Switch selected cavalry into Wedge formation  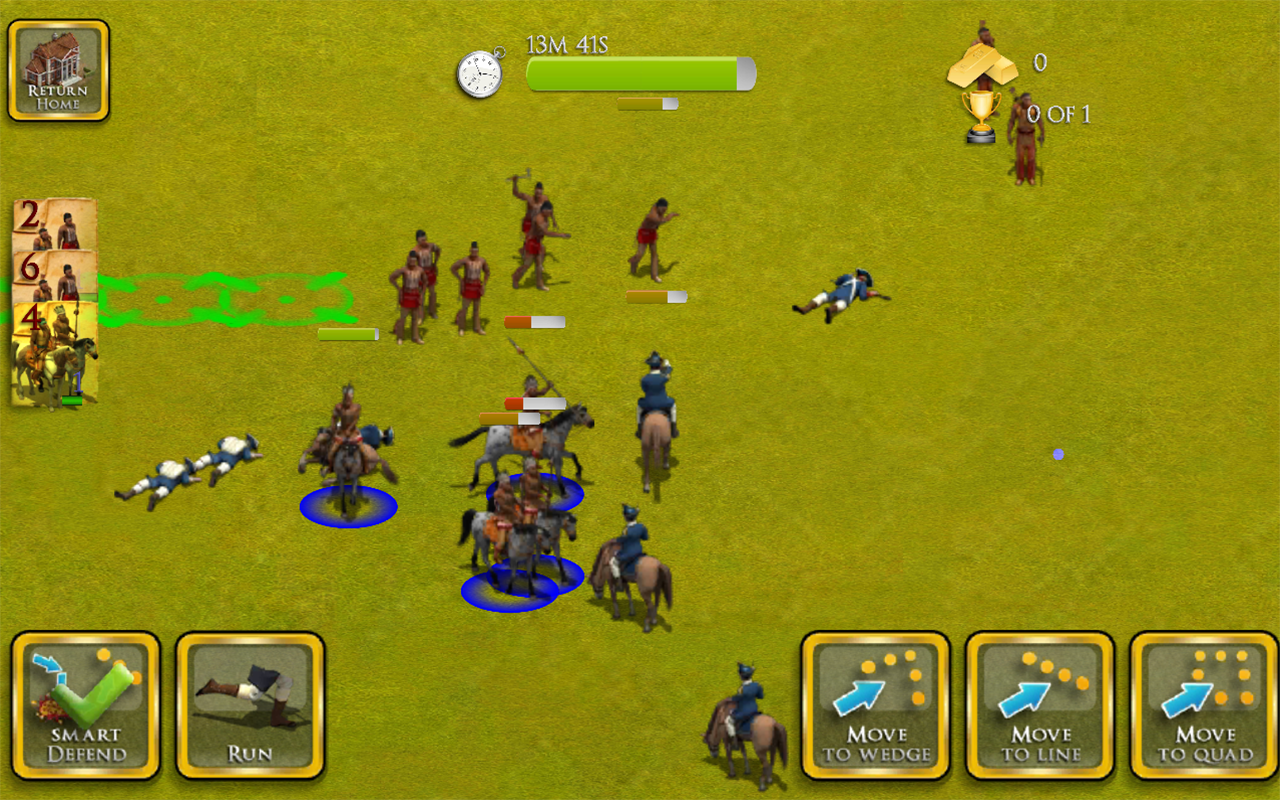pos(875,705)
